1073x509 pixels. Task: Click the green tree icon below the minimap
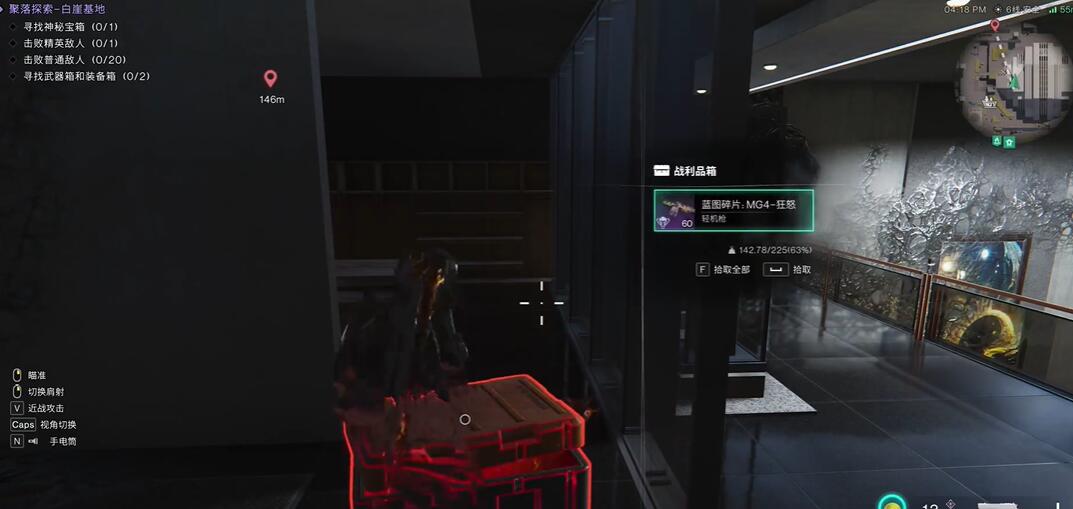click(996, 142)
